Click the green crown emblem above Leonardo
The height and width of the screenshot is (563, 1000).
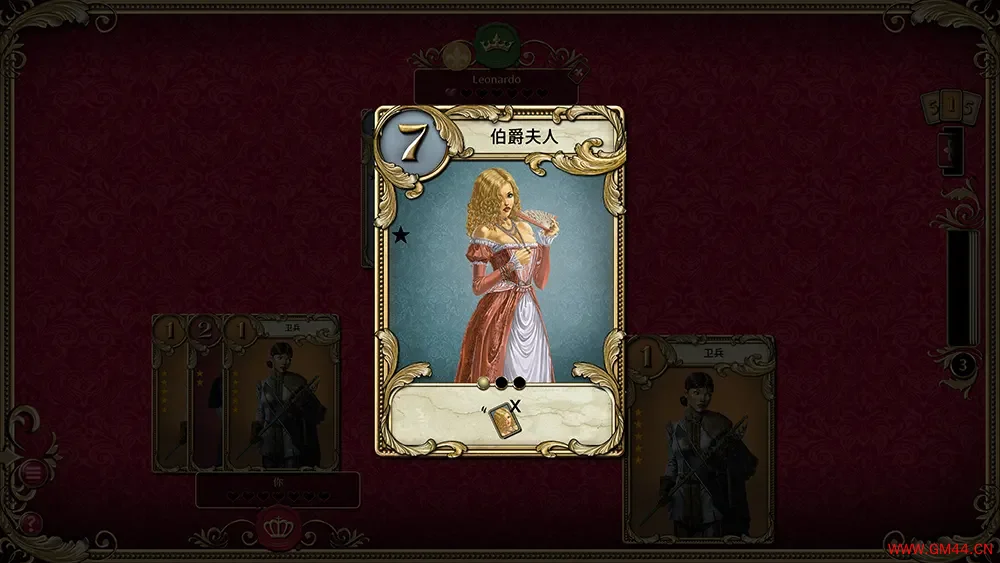(x=492, y=43)
